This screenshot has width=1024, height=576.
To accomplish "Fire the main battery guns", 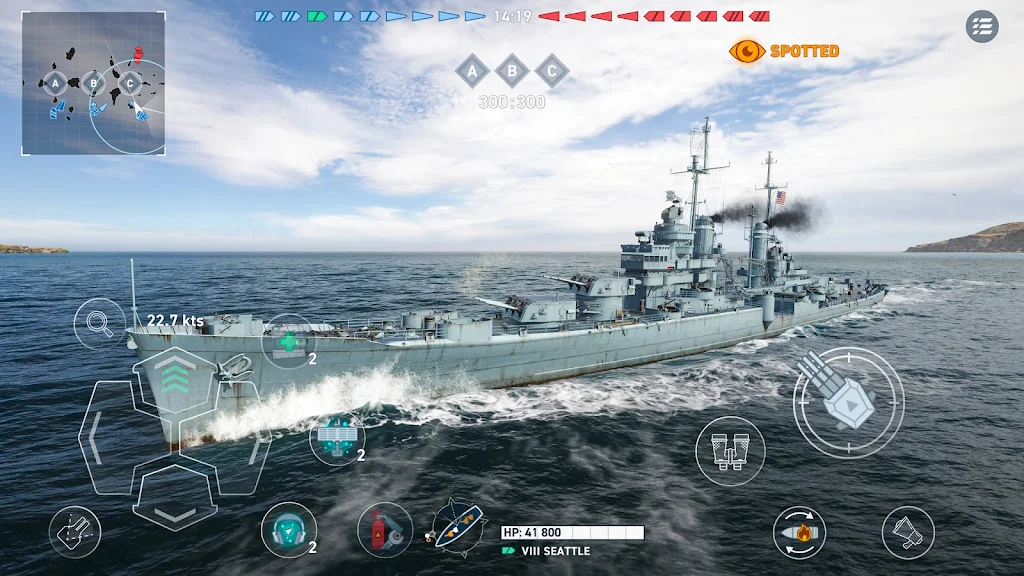I will click(x=848, y=402).
